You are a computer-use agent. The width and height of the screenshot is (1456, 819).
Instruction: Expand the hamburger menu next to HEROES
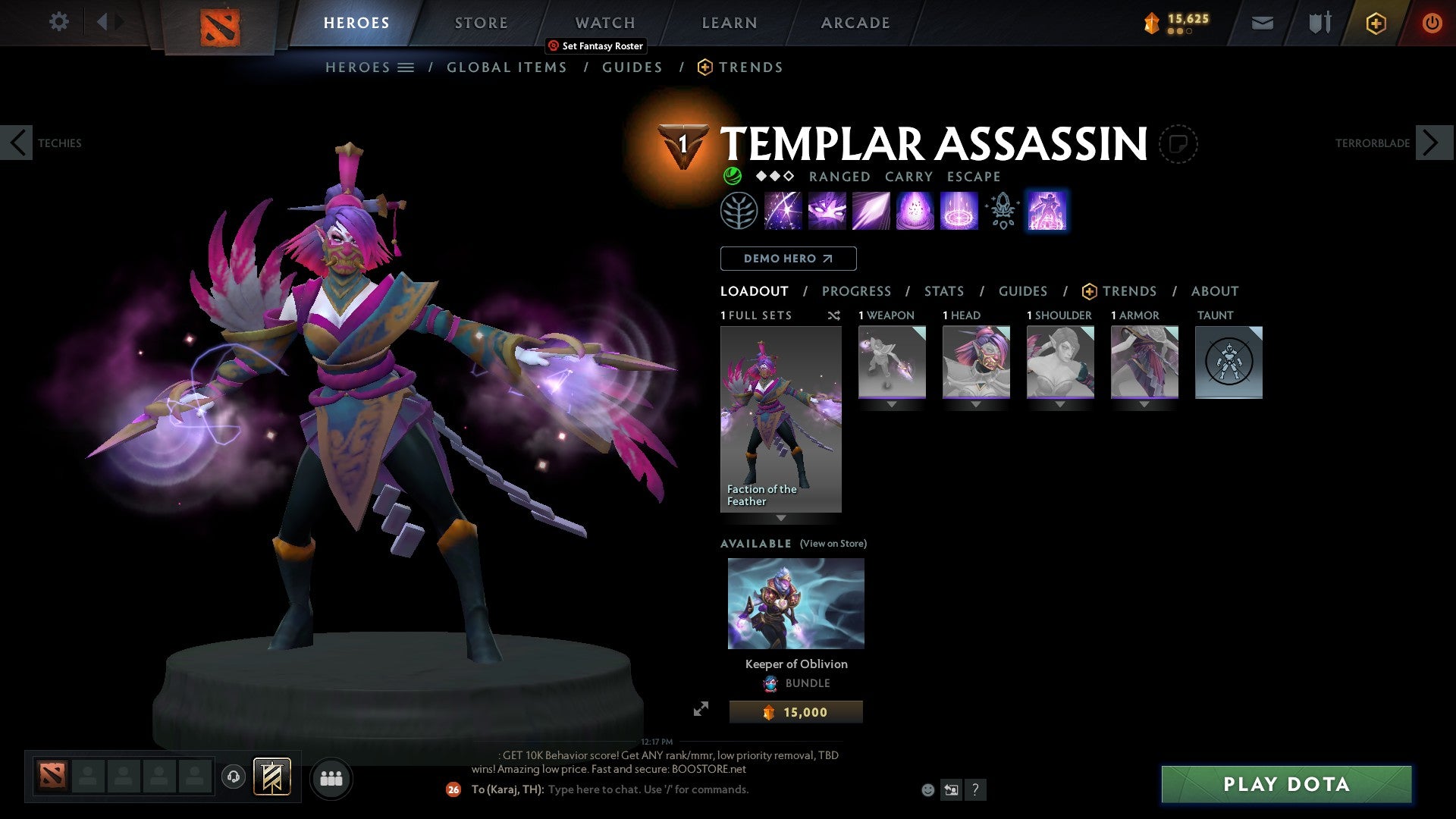(406, 67)
